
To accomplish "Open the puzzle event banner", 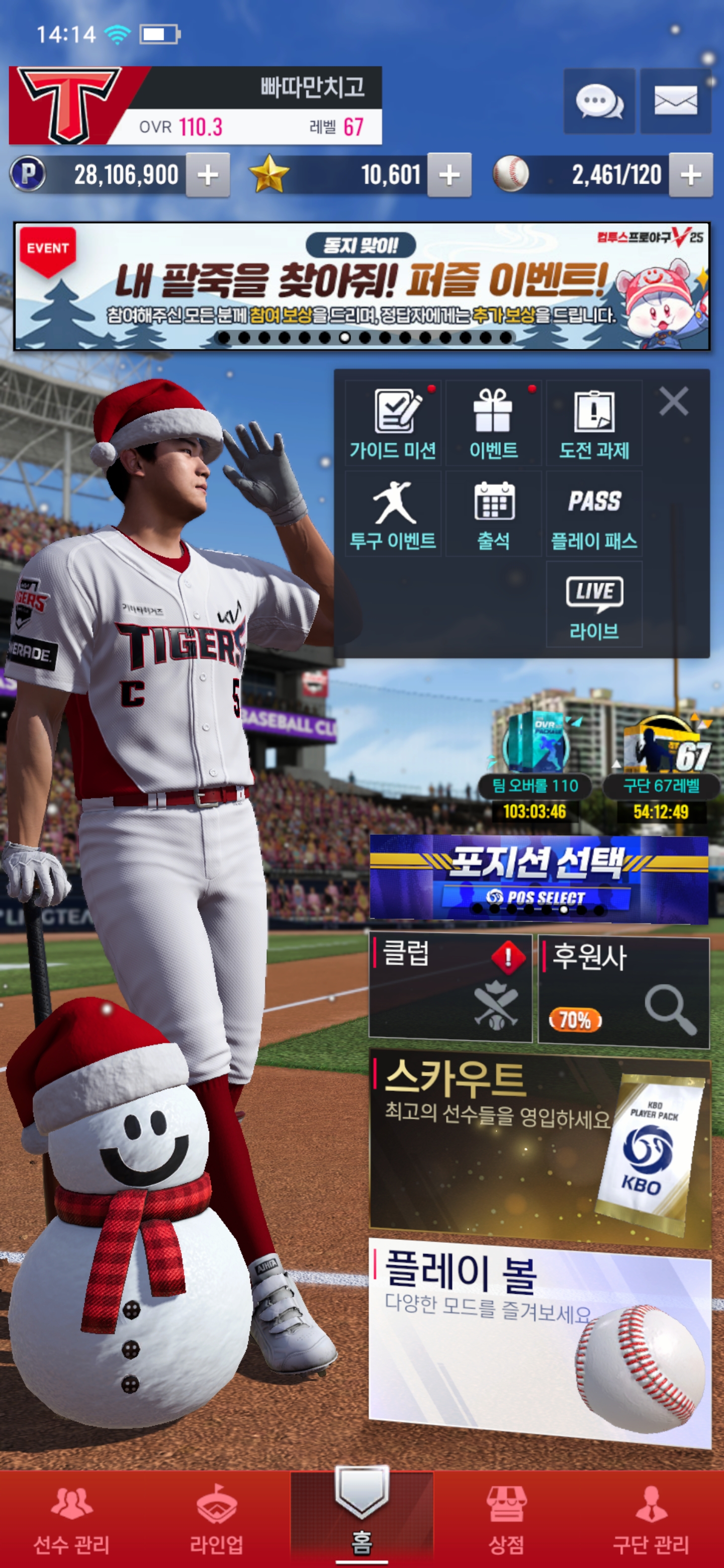I will coord(361,286).
